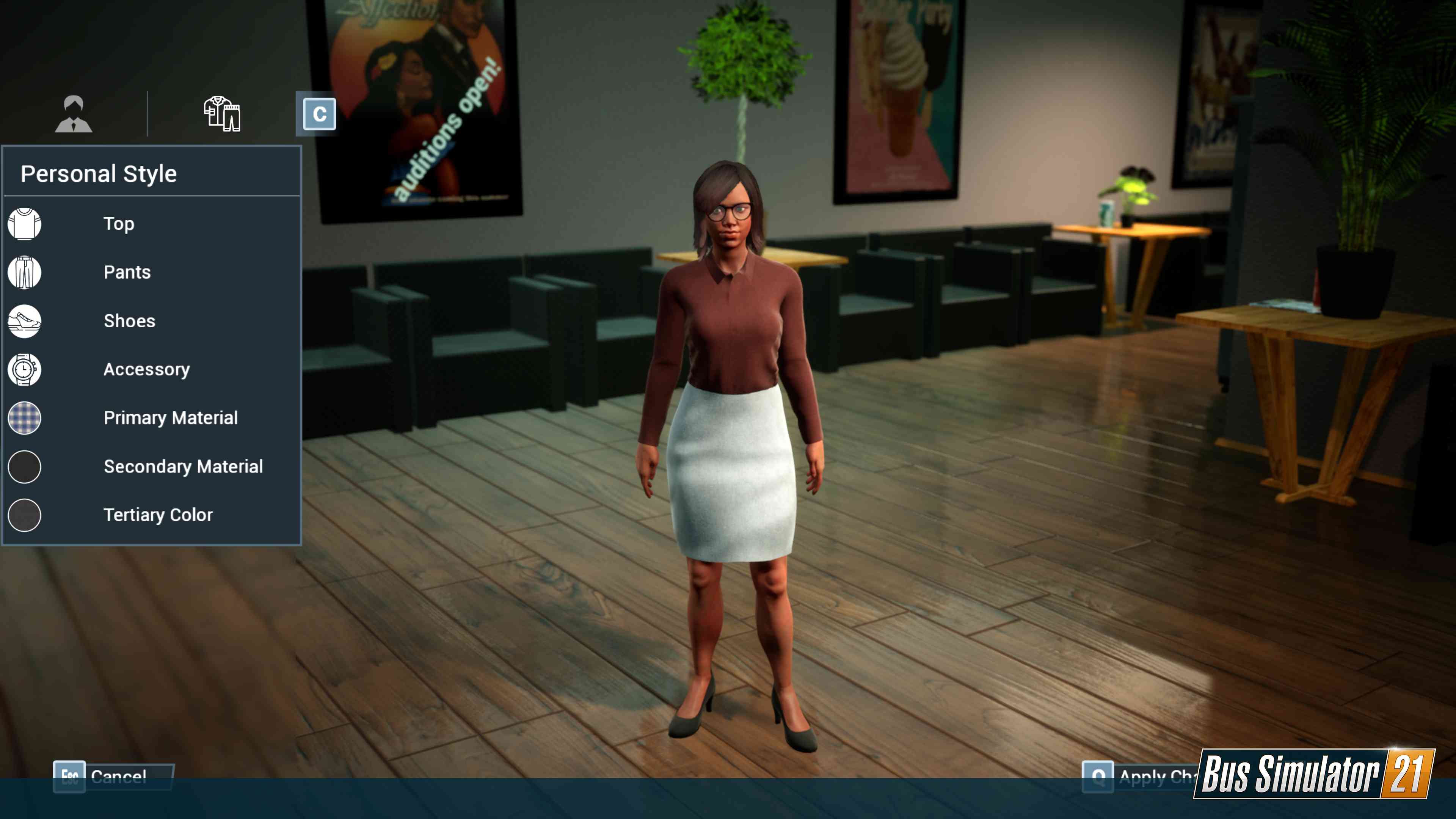Viewport: 1456px width, 819px height.
Task: Select the sweater icon beside Top
Action: pyautogui.click(x=24, y=224)
